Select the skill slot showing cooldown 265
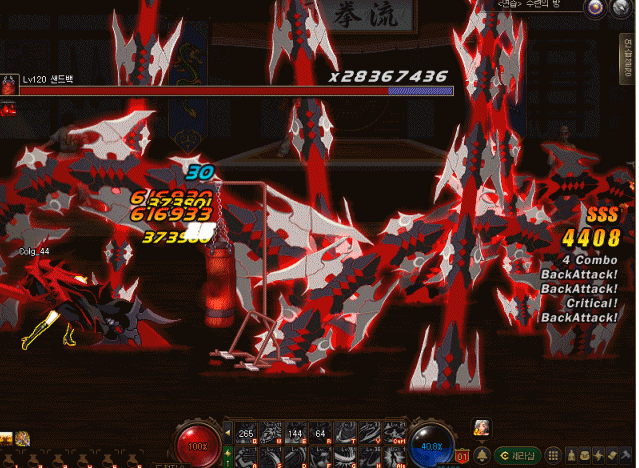Viewport: 639px width, 468px height. [246, 433]
